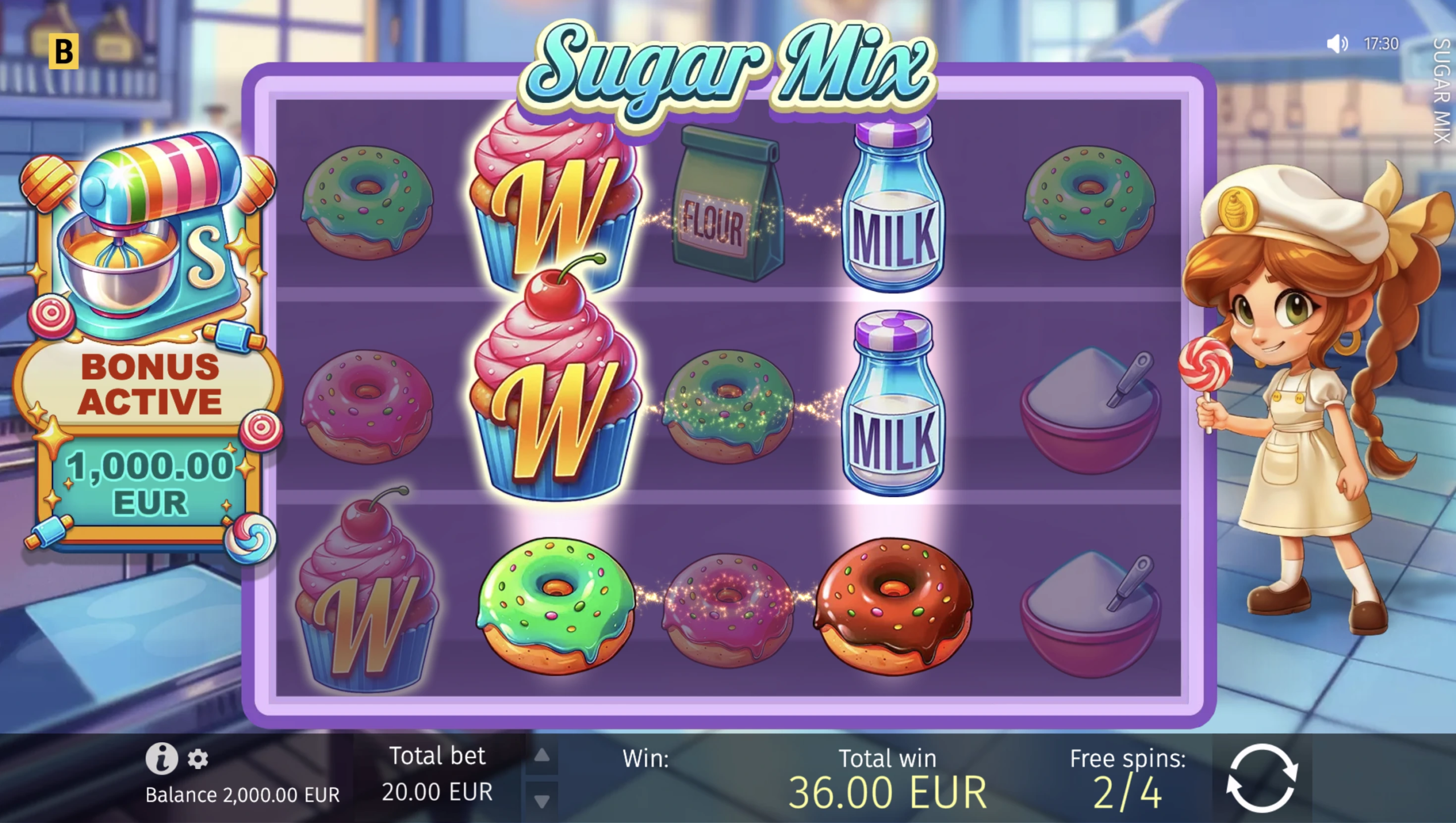The image size is (1456, 823).
Task: Click the yellow B logo
Action: 63,52
